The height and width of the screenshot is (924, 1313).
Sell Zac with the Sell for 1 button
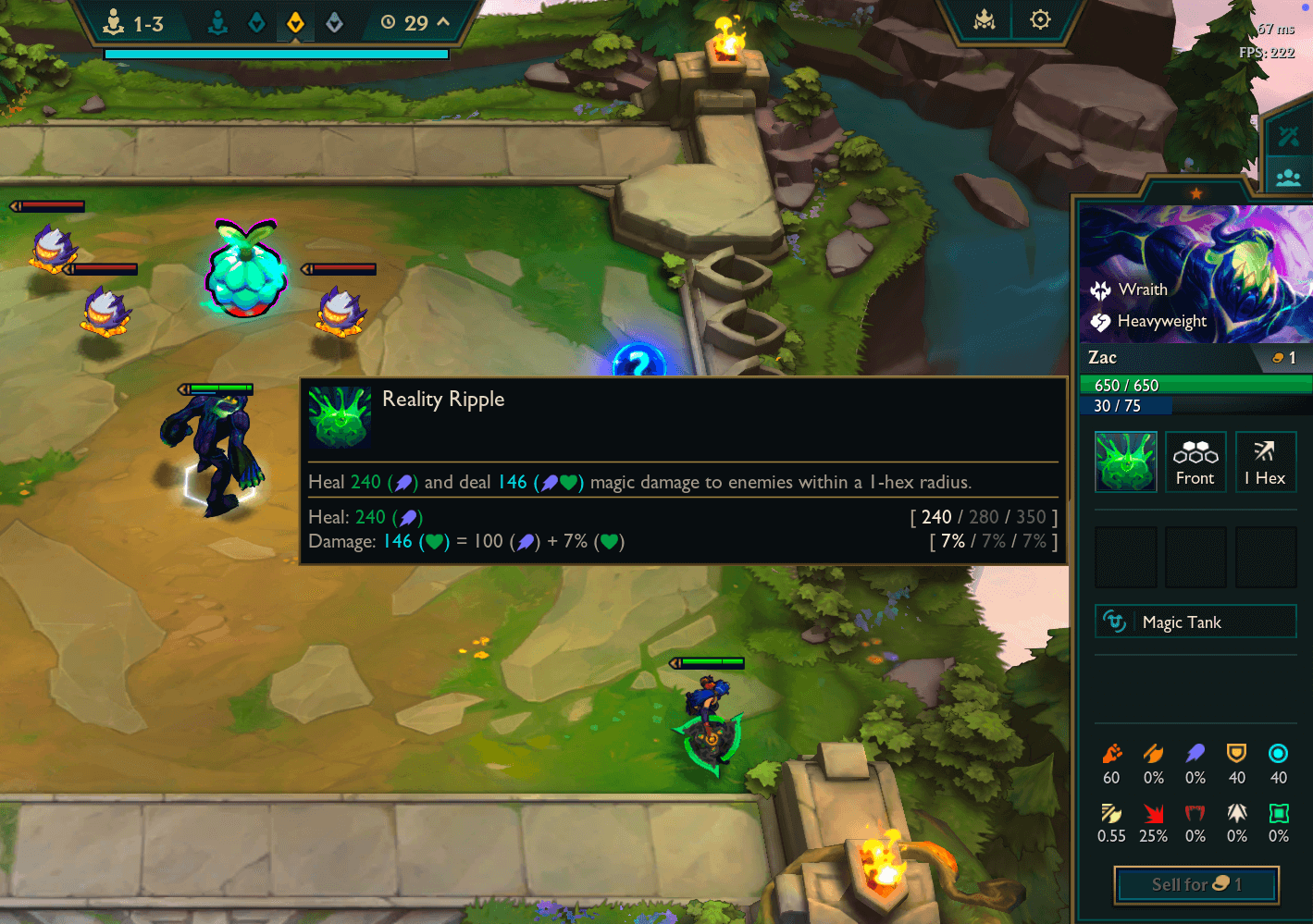point(1195,884)
